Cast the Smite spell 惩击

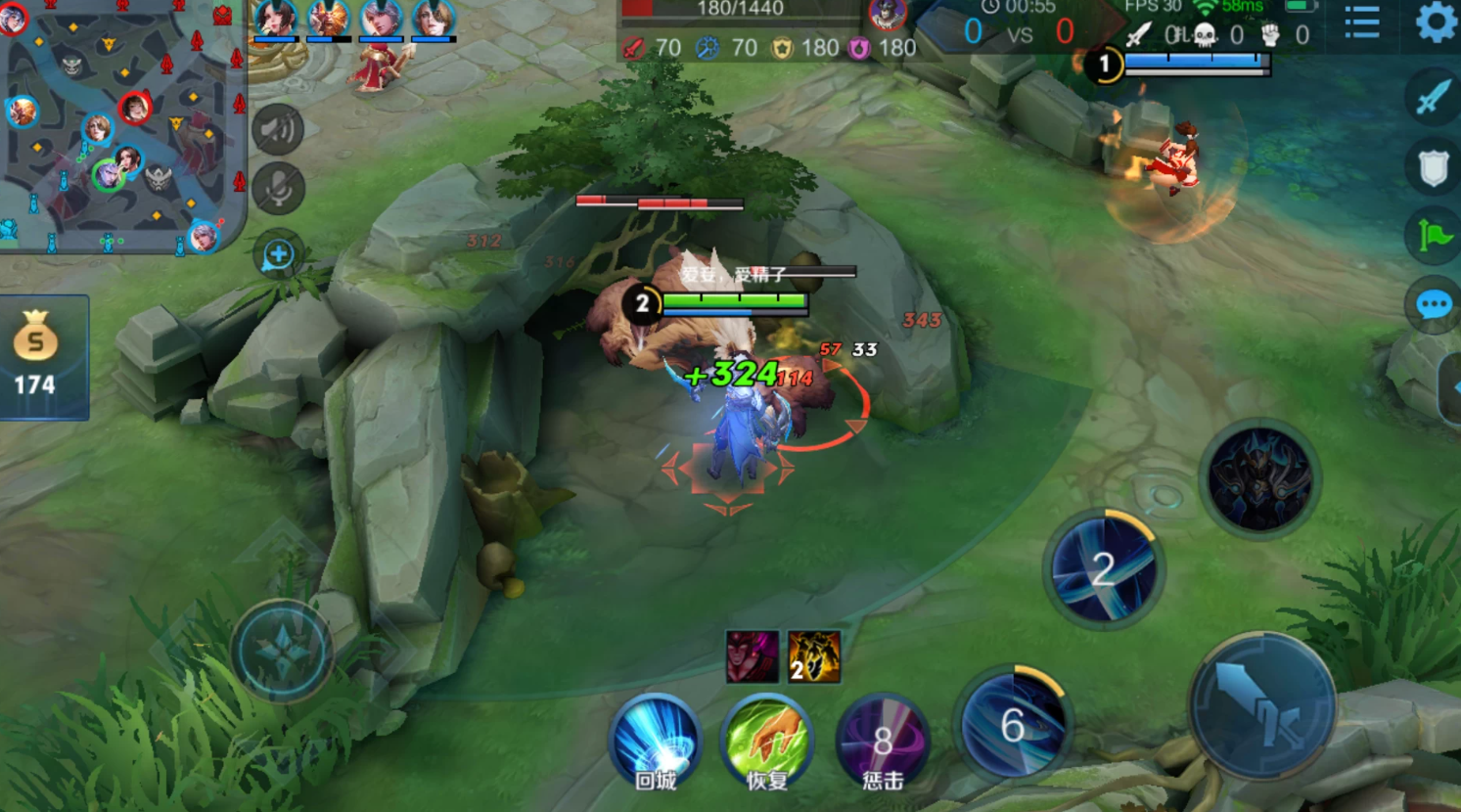coord(882,742)
